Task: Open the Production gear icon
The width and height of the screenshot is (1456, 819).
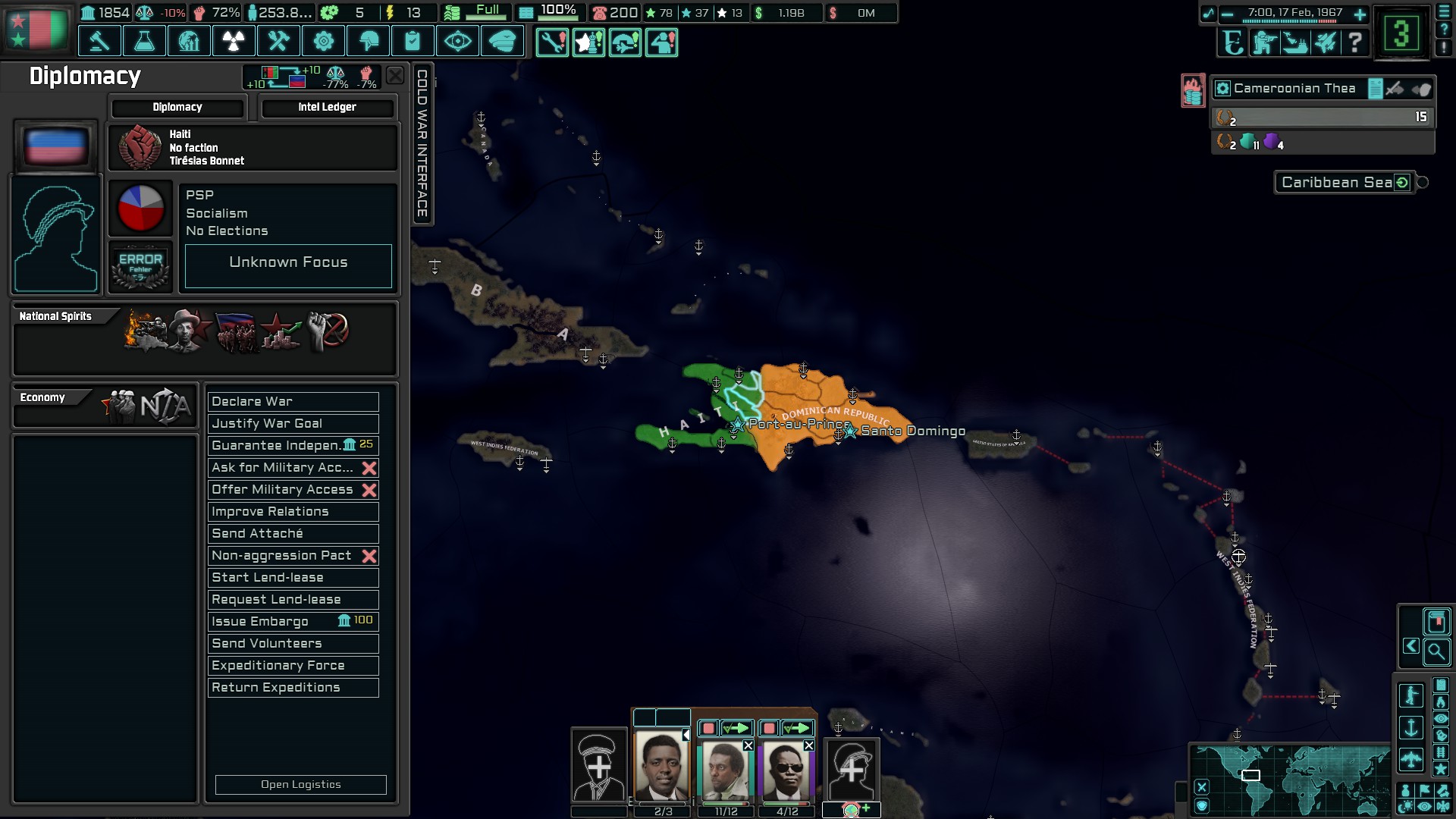Action: [324, 41]
